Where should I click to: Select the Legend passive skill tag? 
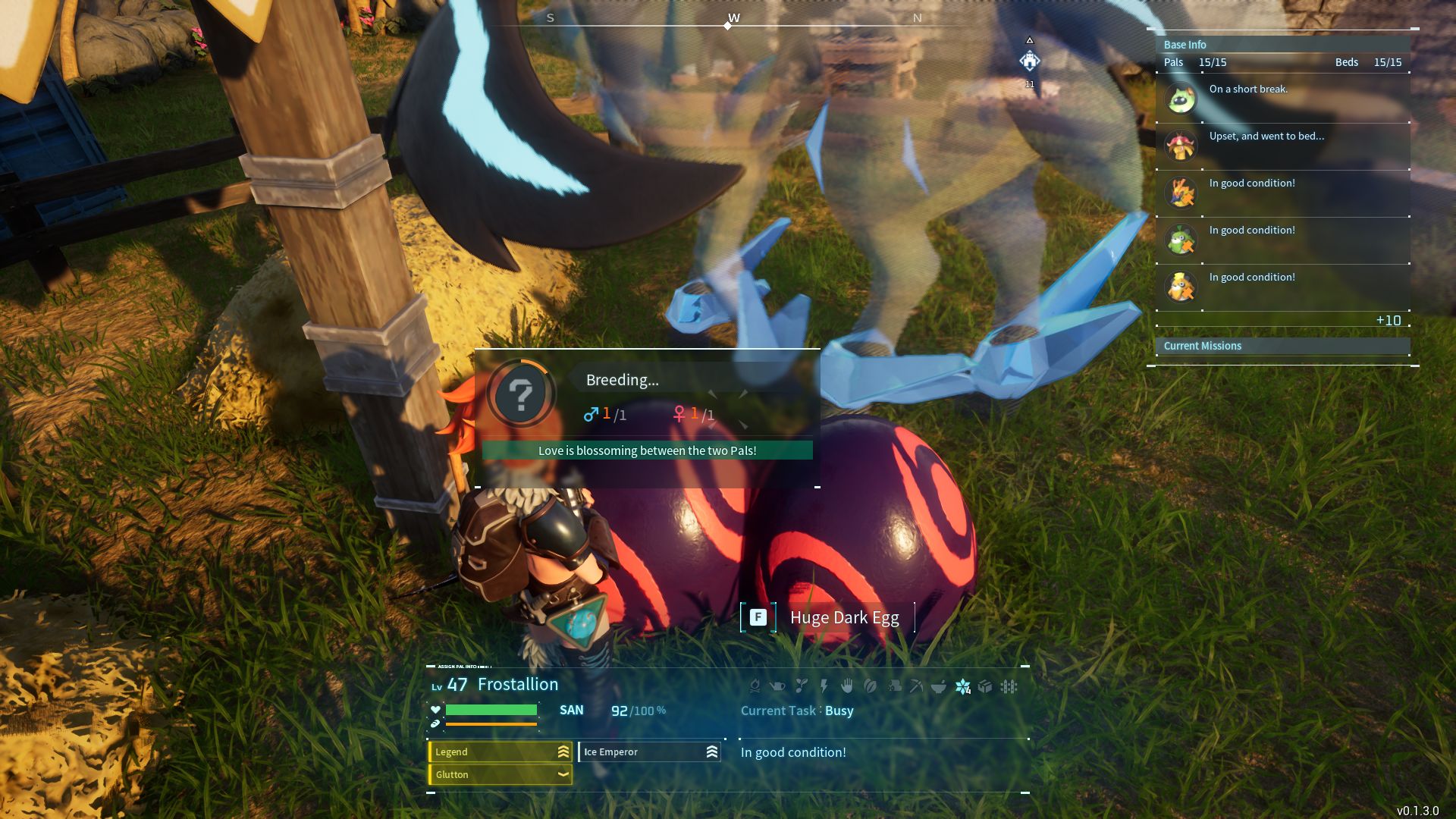pyautogui.click(x=500, y=752)
